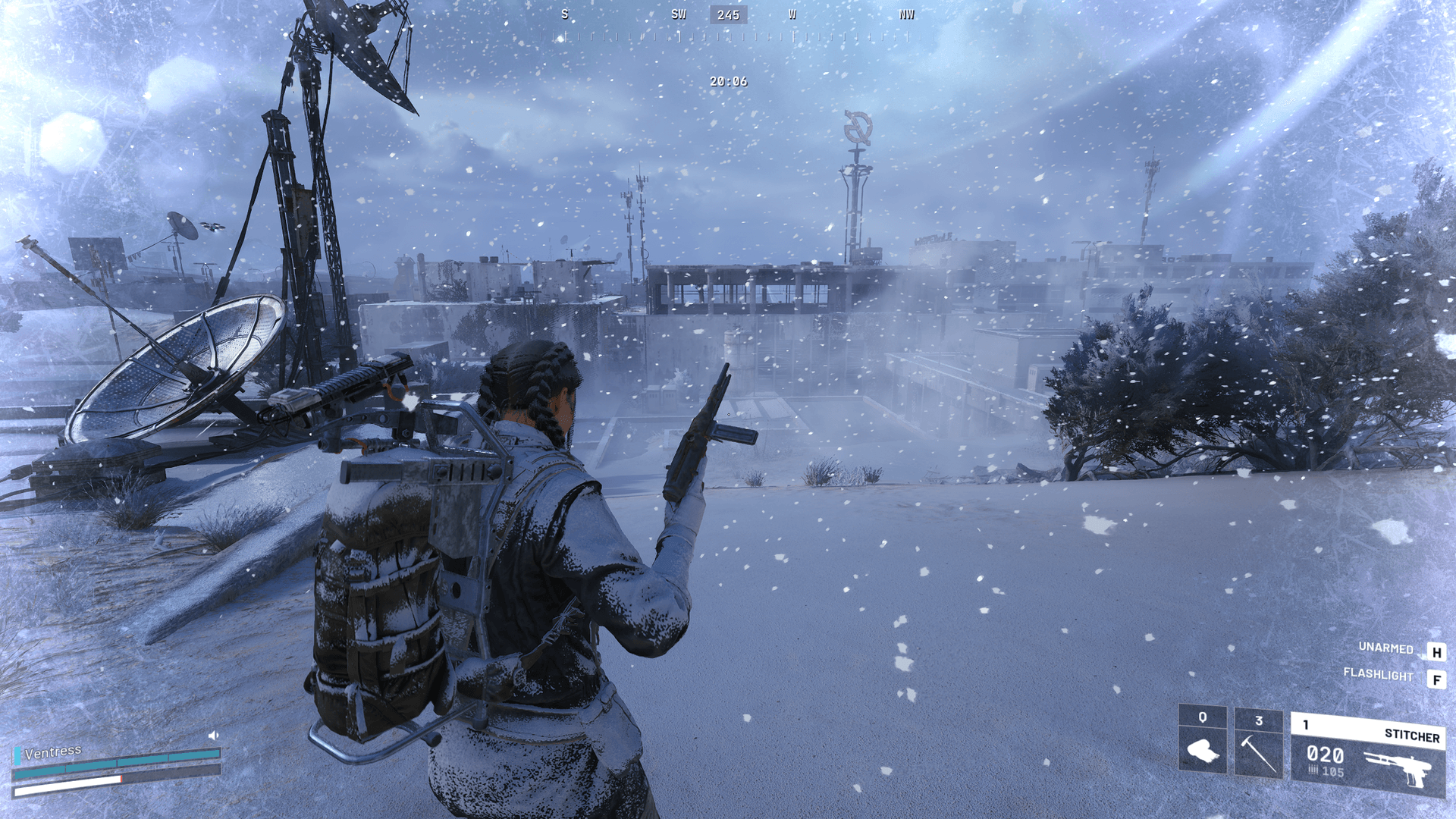Viewport: 1456px width, 819px height.
Task: Click the NW compass label
Action: coord(907,14)
